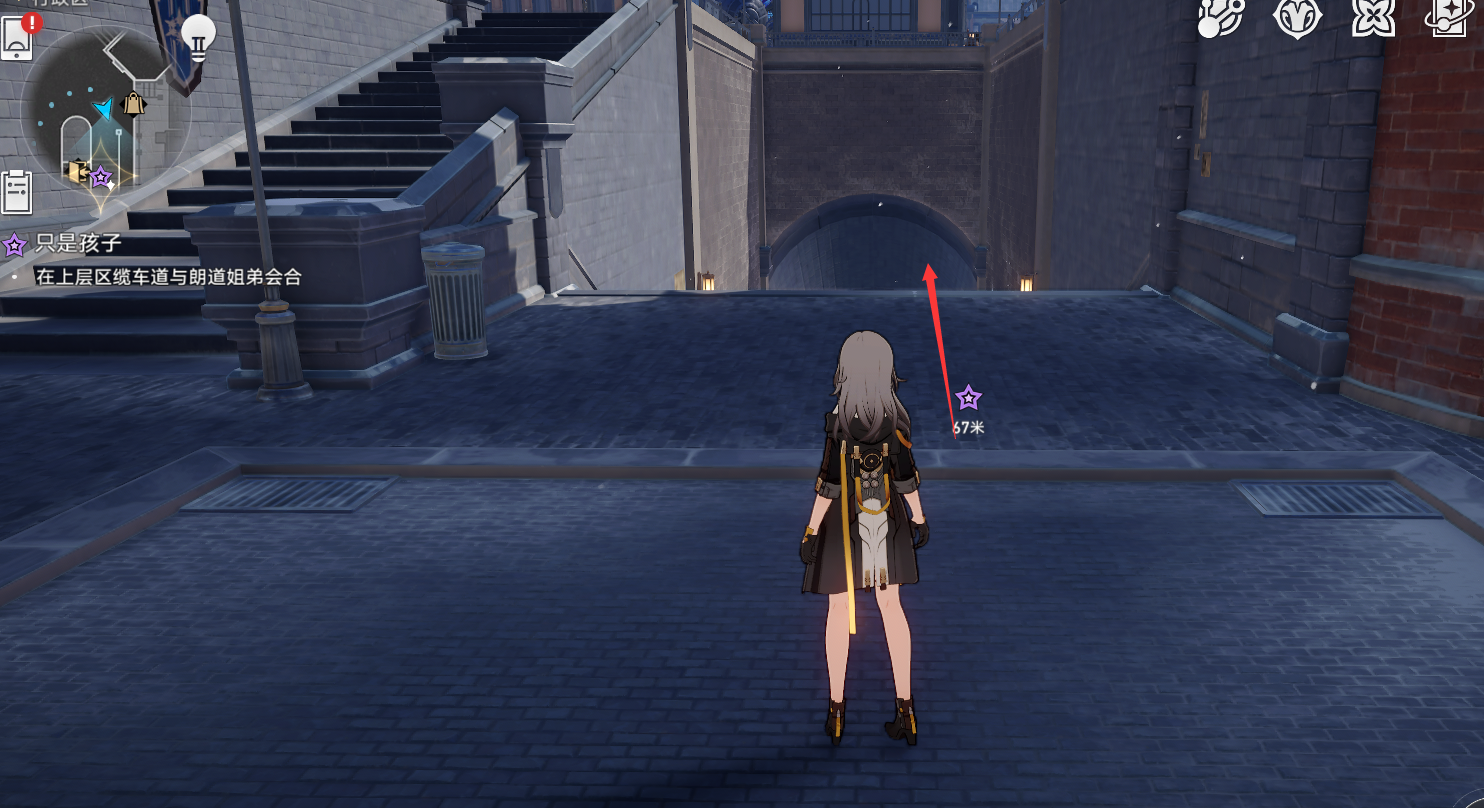The image size is (1484, 808).
Task: Select the shopping bag marker on minimap
Action: [x=133, y=103]
